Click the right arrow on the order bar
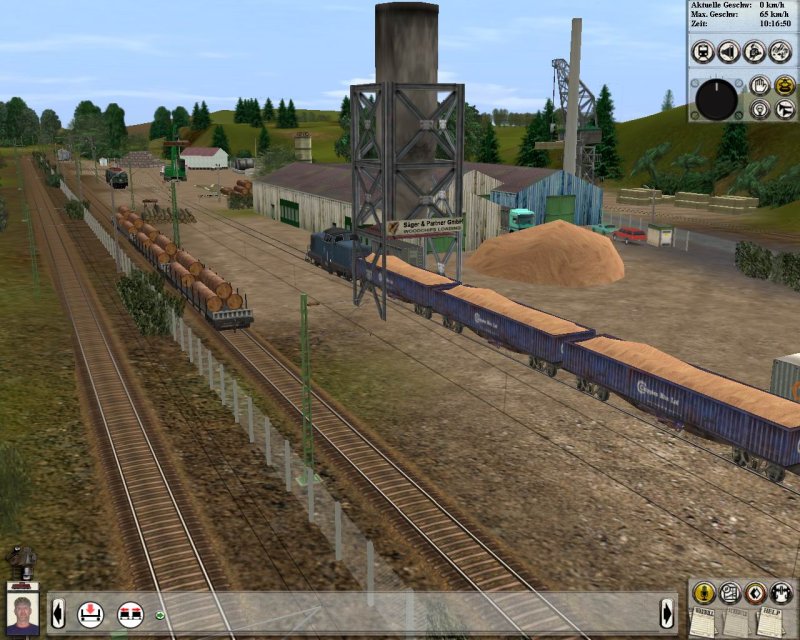The width and height of the screenshot is (800, 640). click(667, 612)
